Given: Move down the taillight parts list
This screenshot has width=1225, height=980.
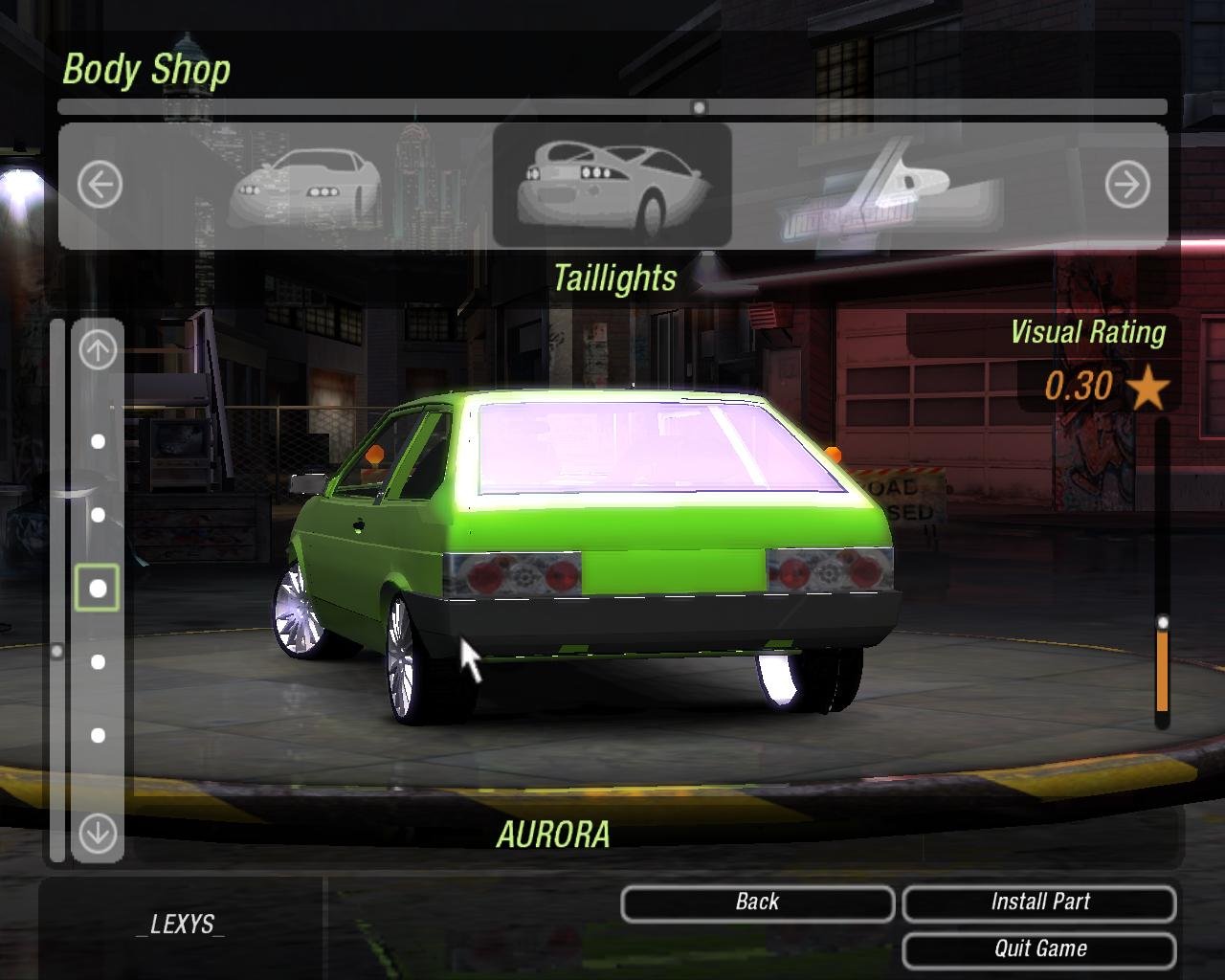Looking at the screenshot, I should (x=98, y=833).
